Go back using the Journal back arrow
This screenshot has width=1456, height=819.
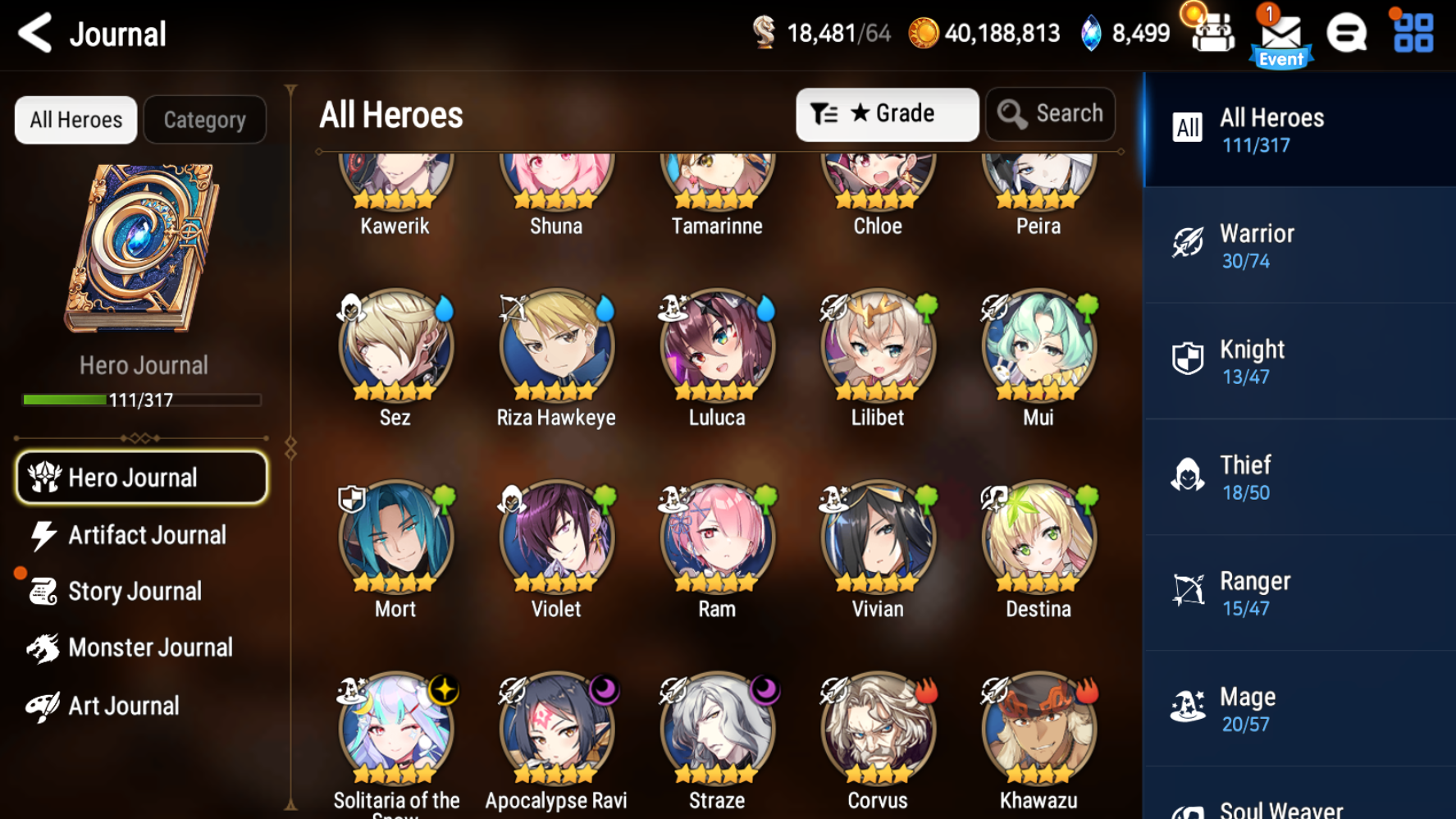click(x=34, y=34)
